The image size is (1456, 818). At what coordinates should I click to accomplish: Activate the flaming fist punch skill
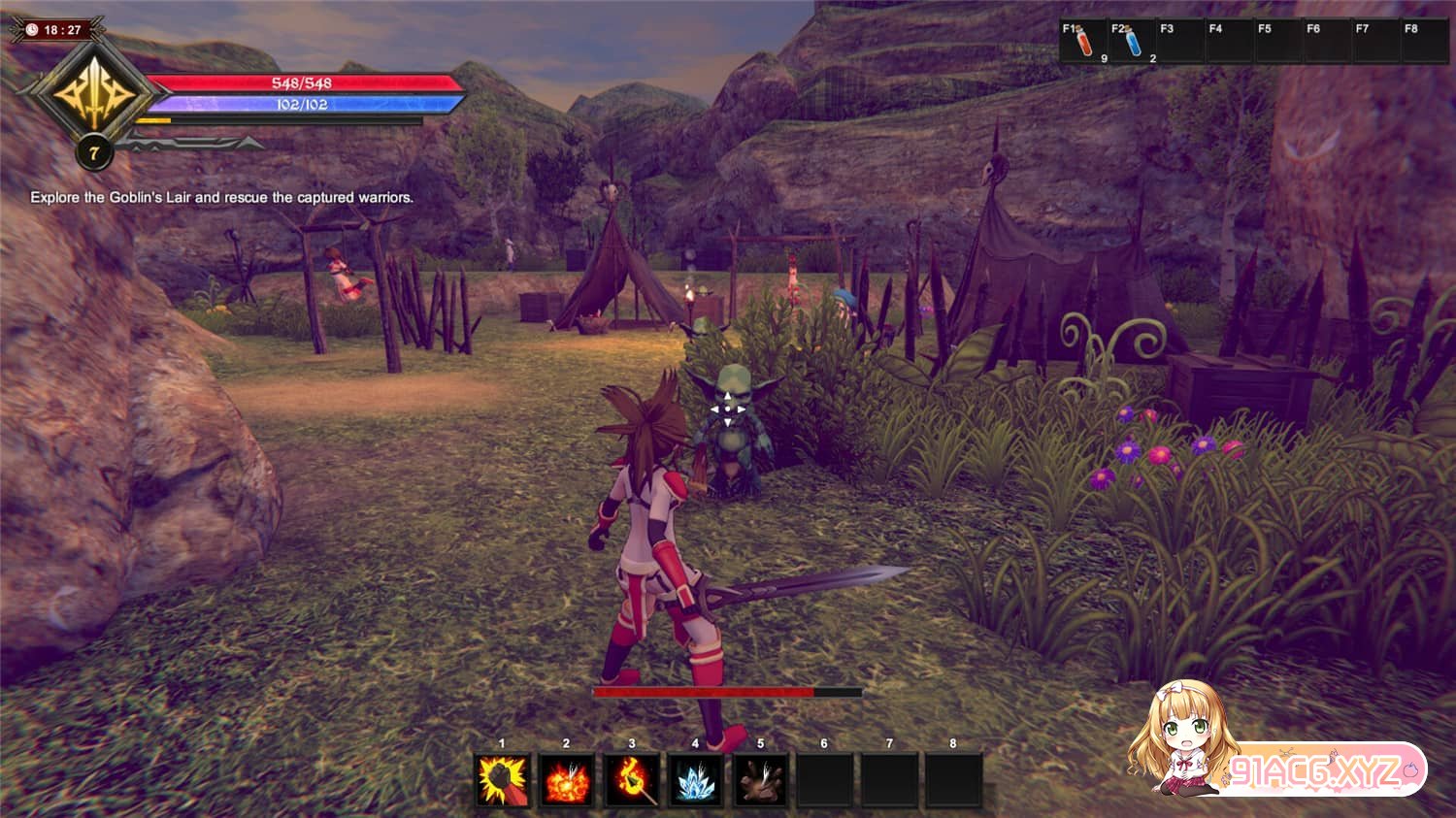[503, 780]
